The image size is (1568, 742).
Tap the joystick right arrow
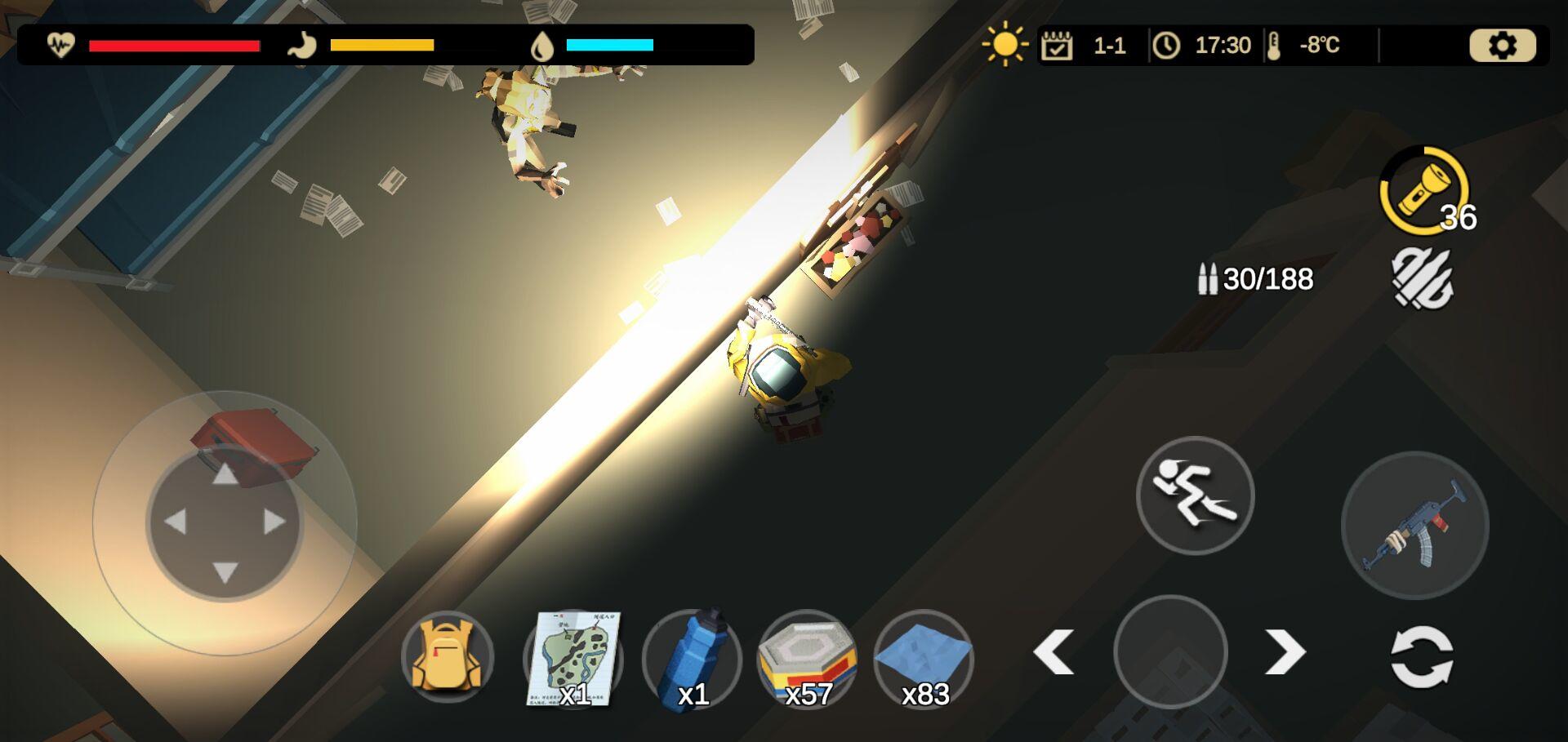point(274,522)
